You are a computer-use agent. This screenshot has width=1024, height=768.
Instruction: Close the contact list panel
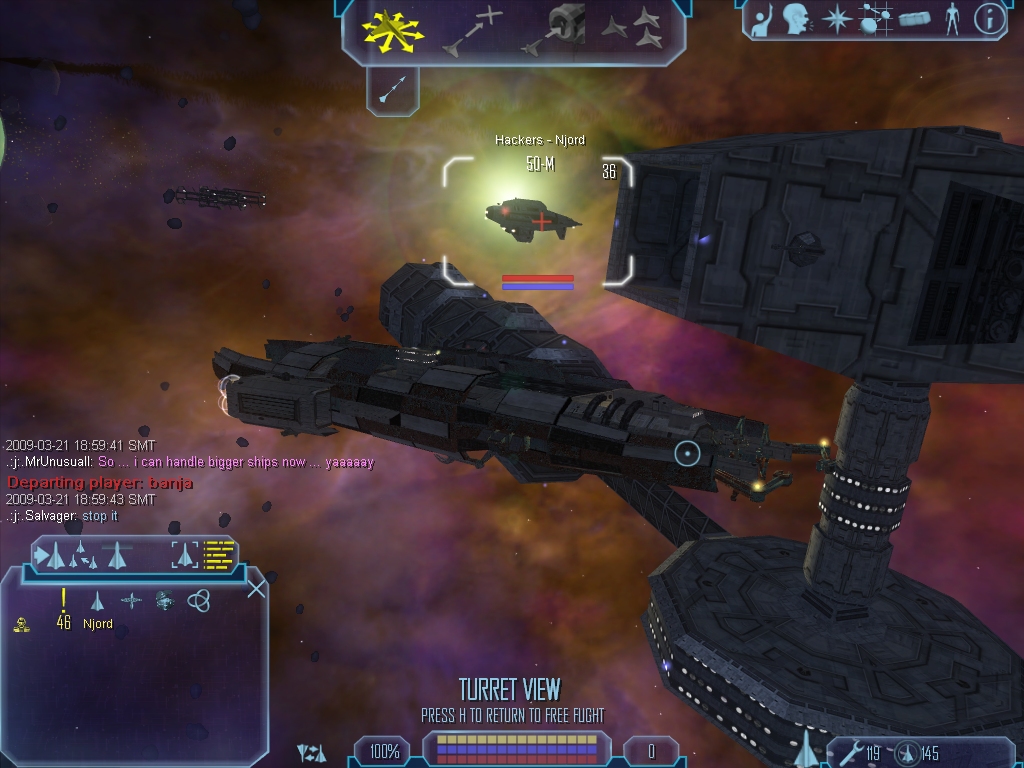tap(256, 588)
